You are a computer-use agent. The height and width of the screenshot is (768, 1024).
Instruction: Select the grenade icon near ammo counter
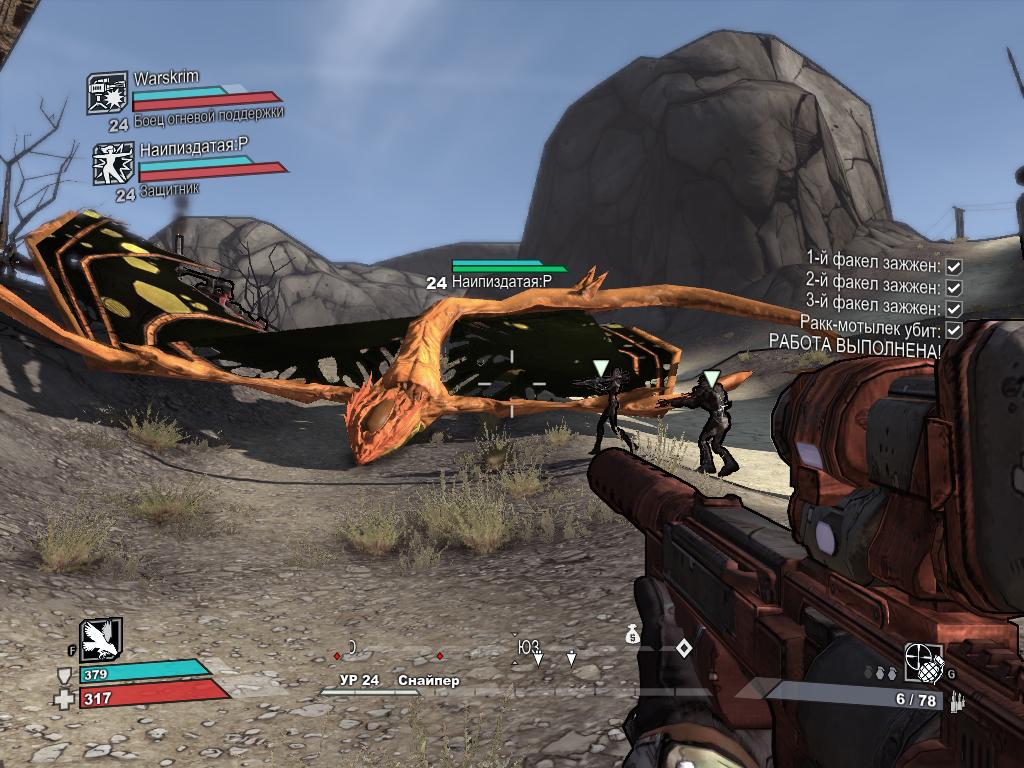click(x=923, y=662)
